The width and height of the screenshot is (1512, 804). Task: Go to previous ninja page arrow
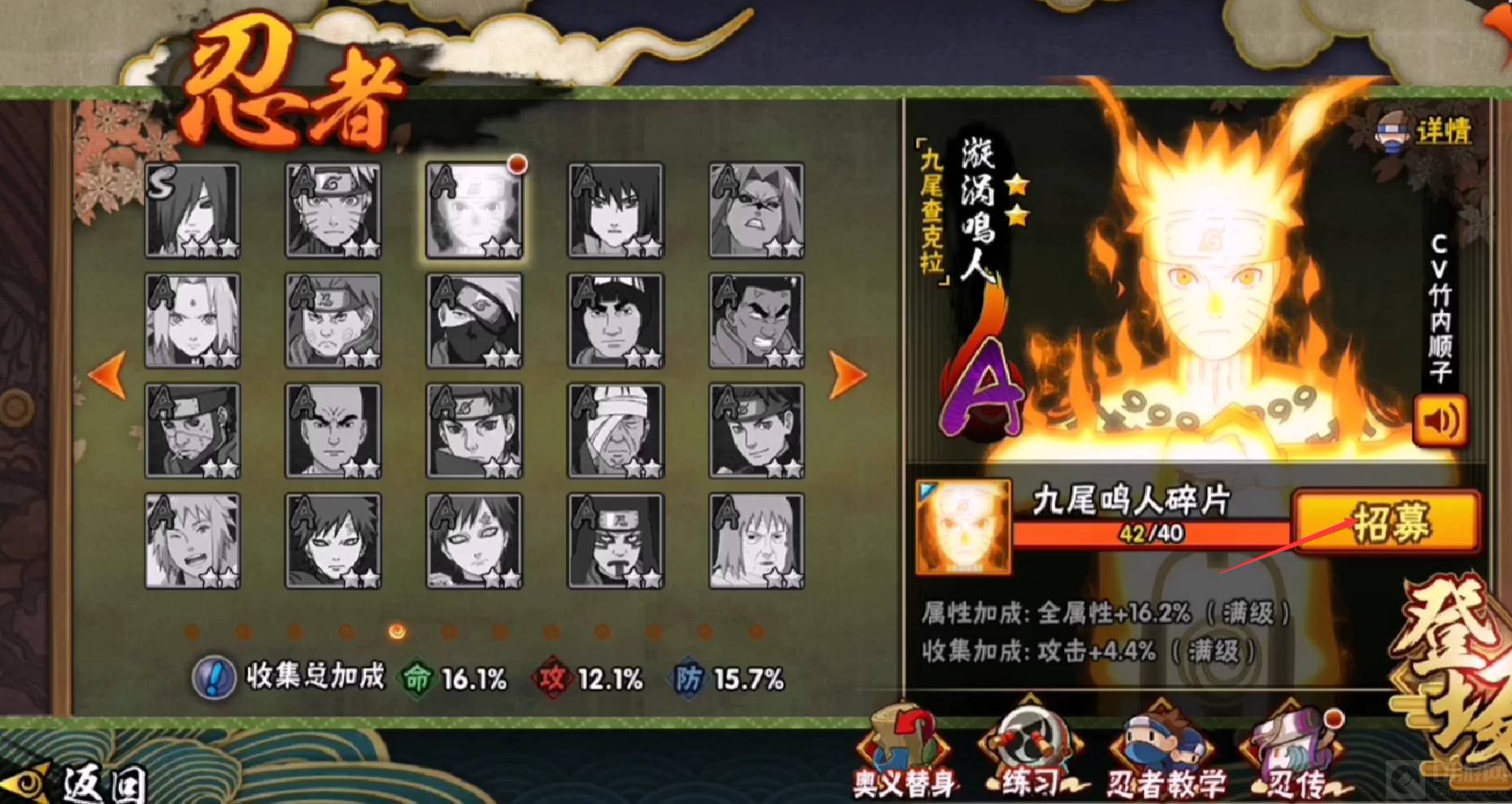click(108, 375)
